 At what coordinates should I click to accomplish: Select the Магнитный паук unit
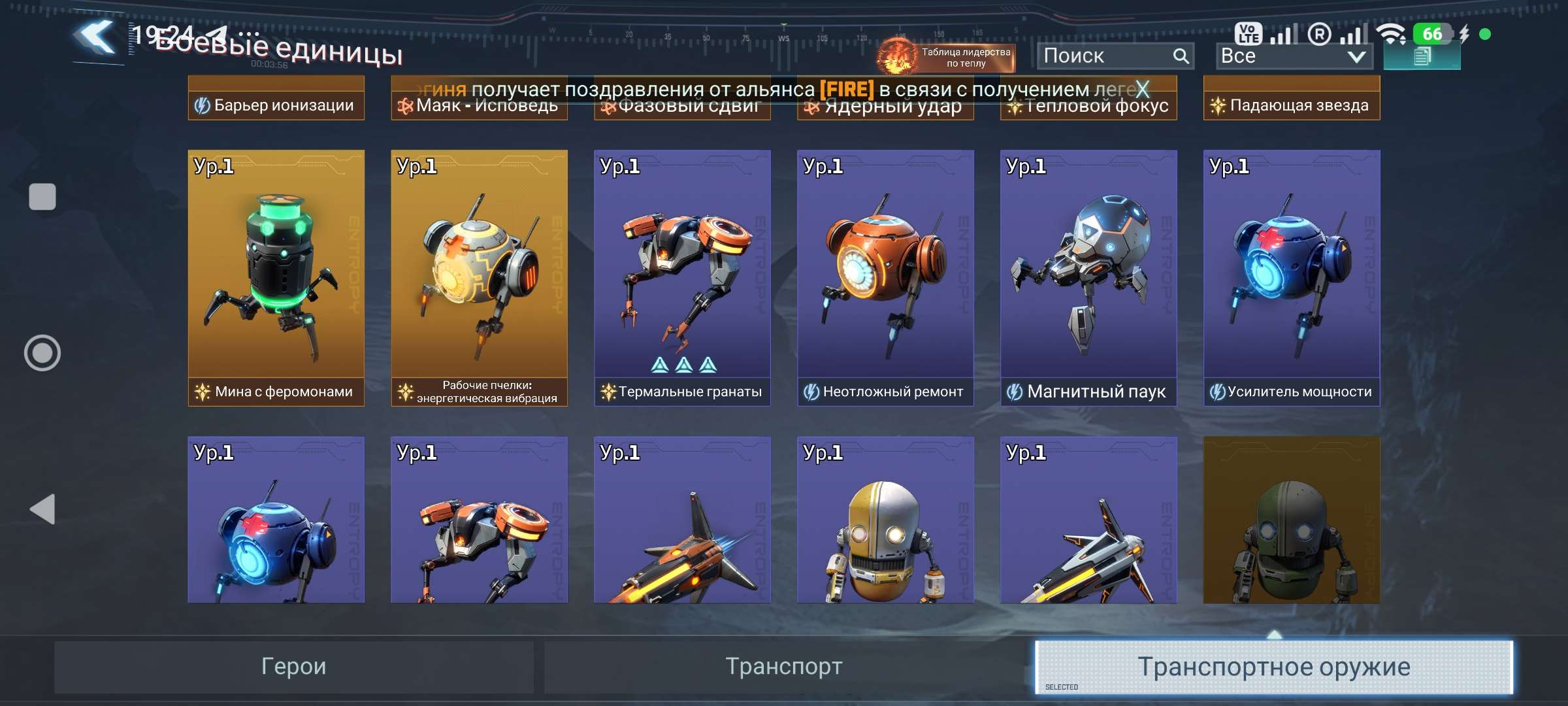pyautogui.click(x=1088, y=275)
